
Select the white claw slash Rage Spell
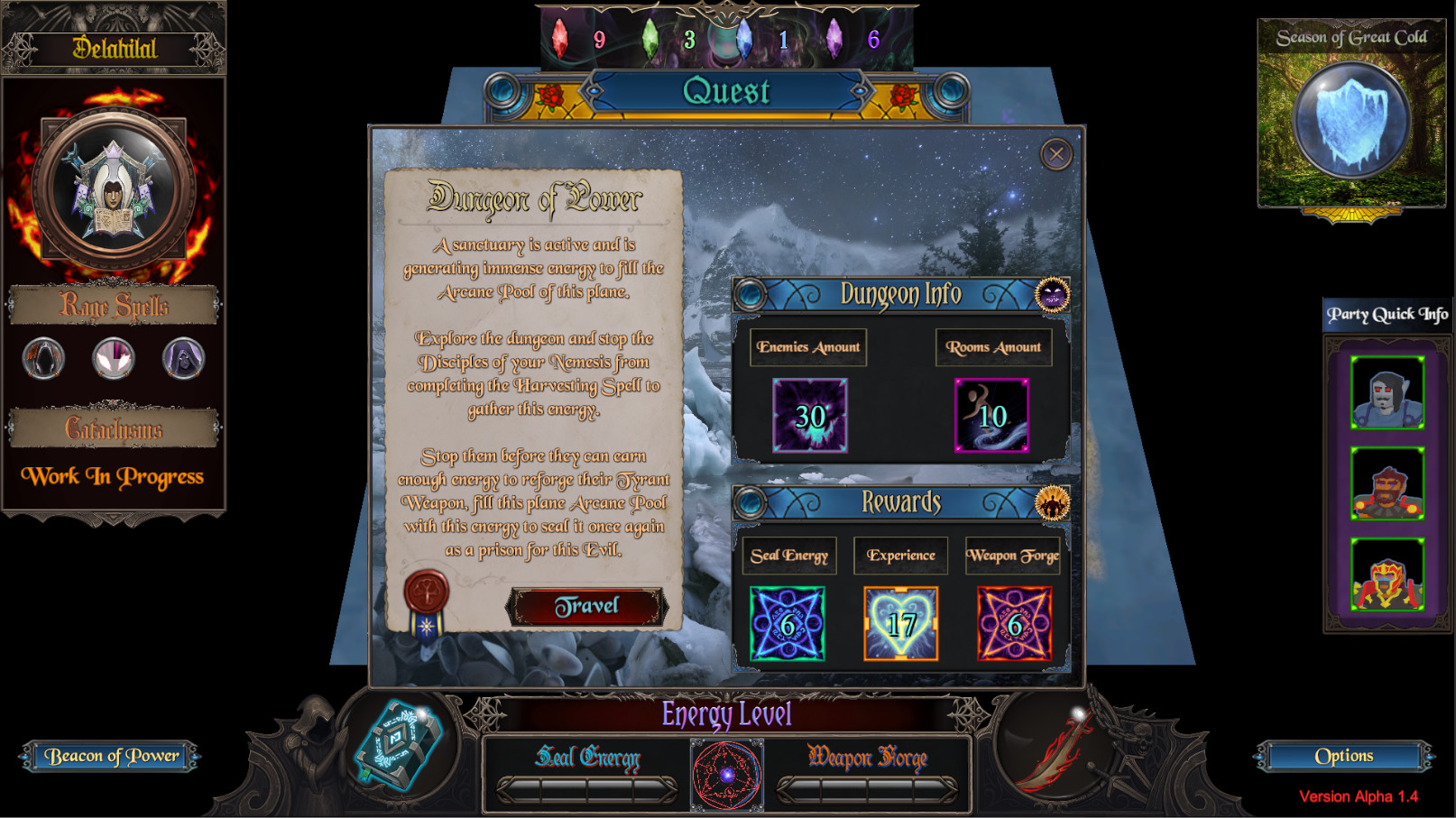(112, 358)
